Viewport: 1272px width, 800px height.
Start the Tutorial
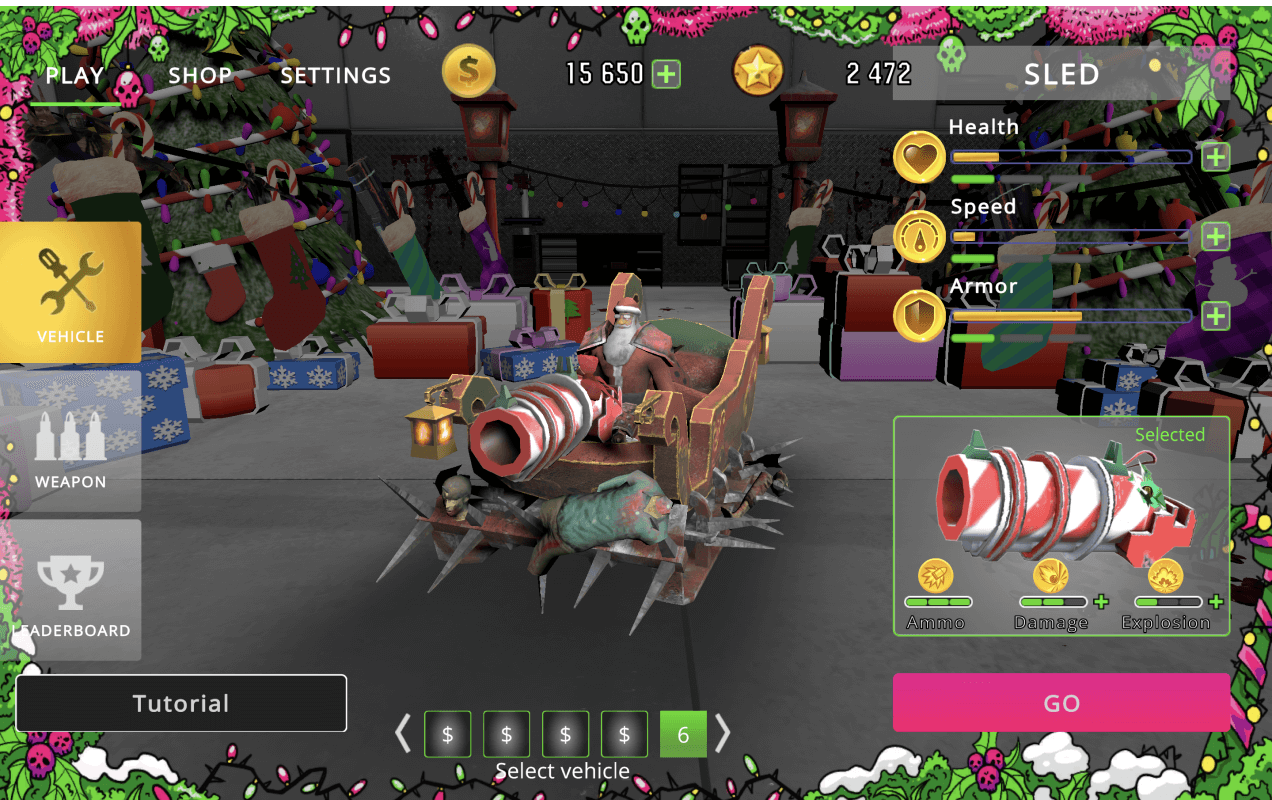click(x=181, y=703)
